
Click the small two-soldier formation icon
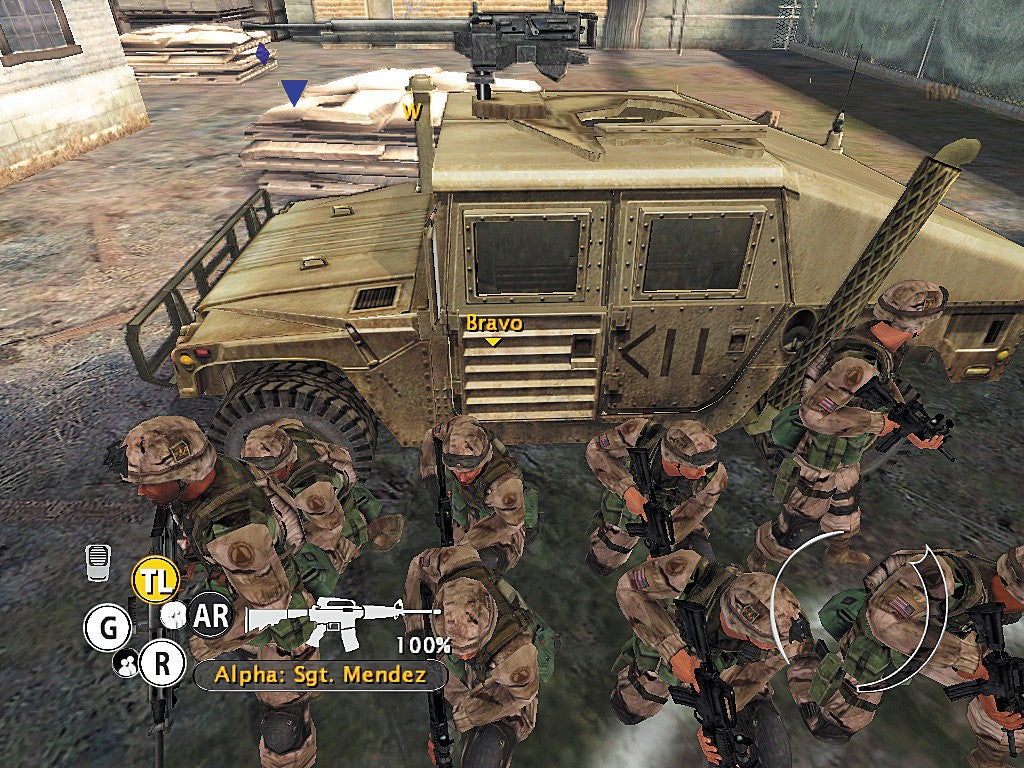[127, 662]
